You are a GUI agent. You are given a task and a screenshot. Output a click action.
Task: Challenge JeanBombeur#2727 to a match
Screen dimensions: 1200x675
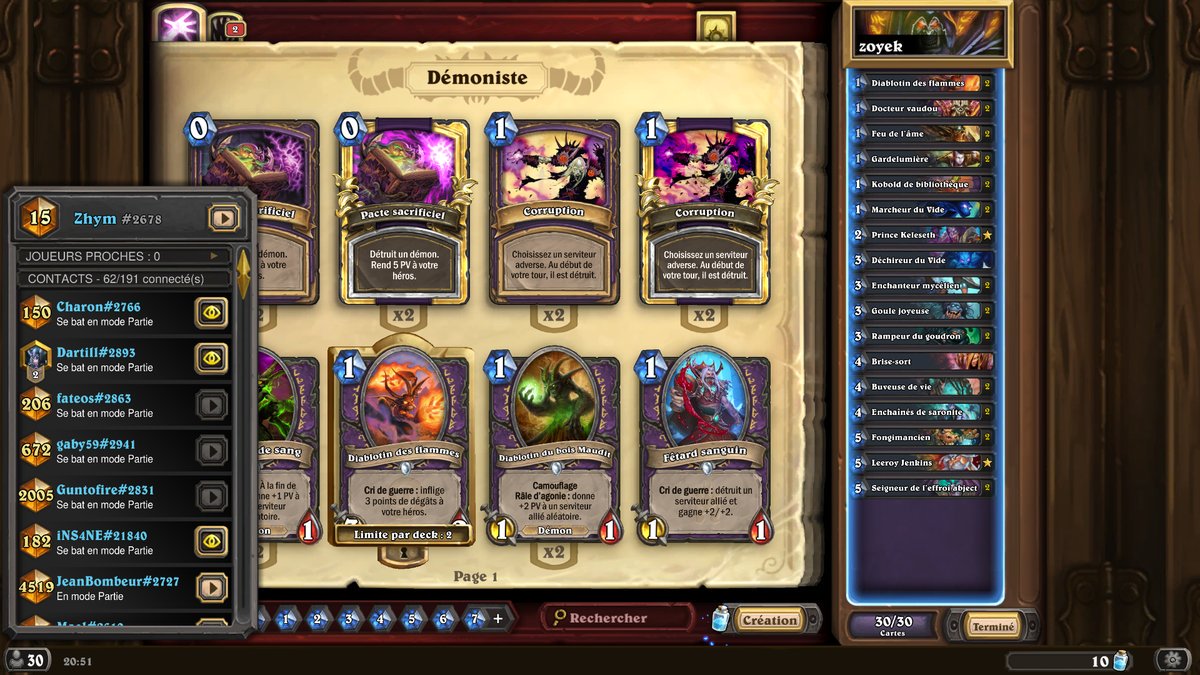click(211, 587)
